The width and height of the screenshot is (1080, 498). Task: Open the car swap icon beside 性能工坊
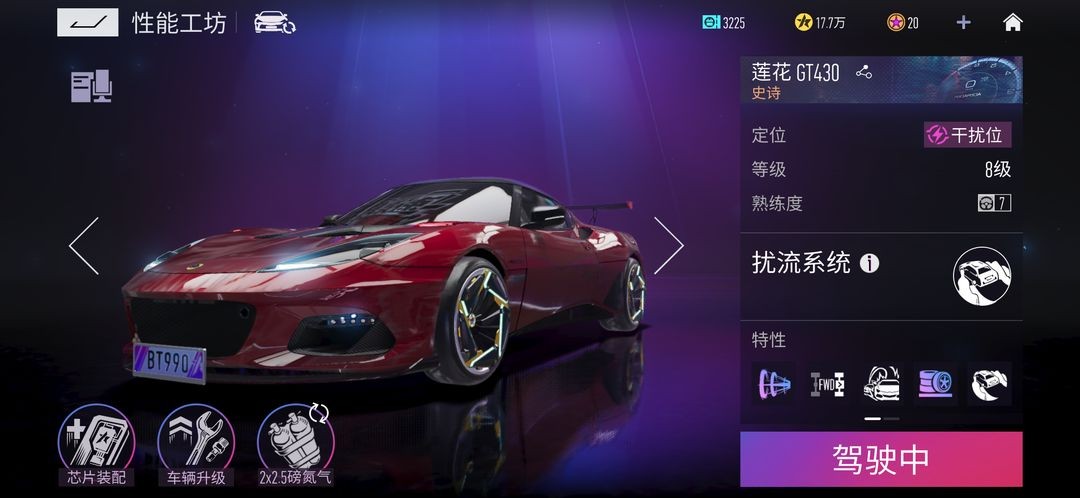point(273,22)
